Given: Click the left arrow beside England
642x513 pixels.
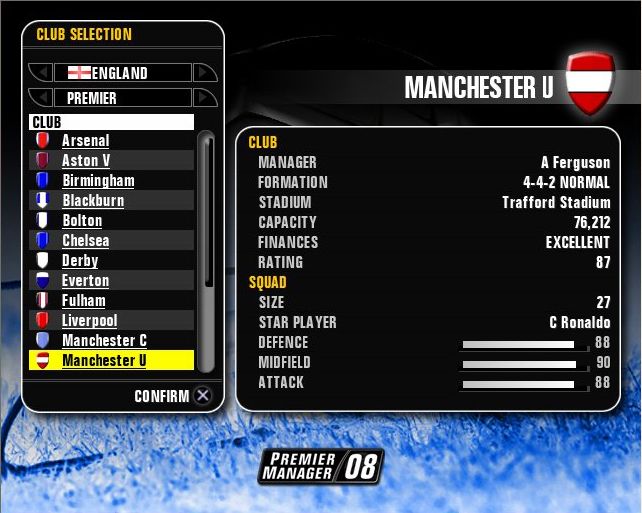Looking at the screenshot, I should (x=40, y=73).
